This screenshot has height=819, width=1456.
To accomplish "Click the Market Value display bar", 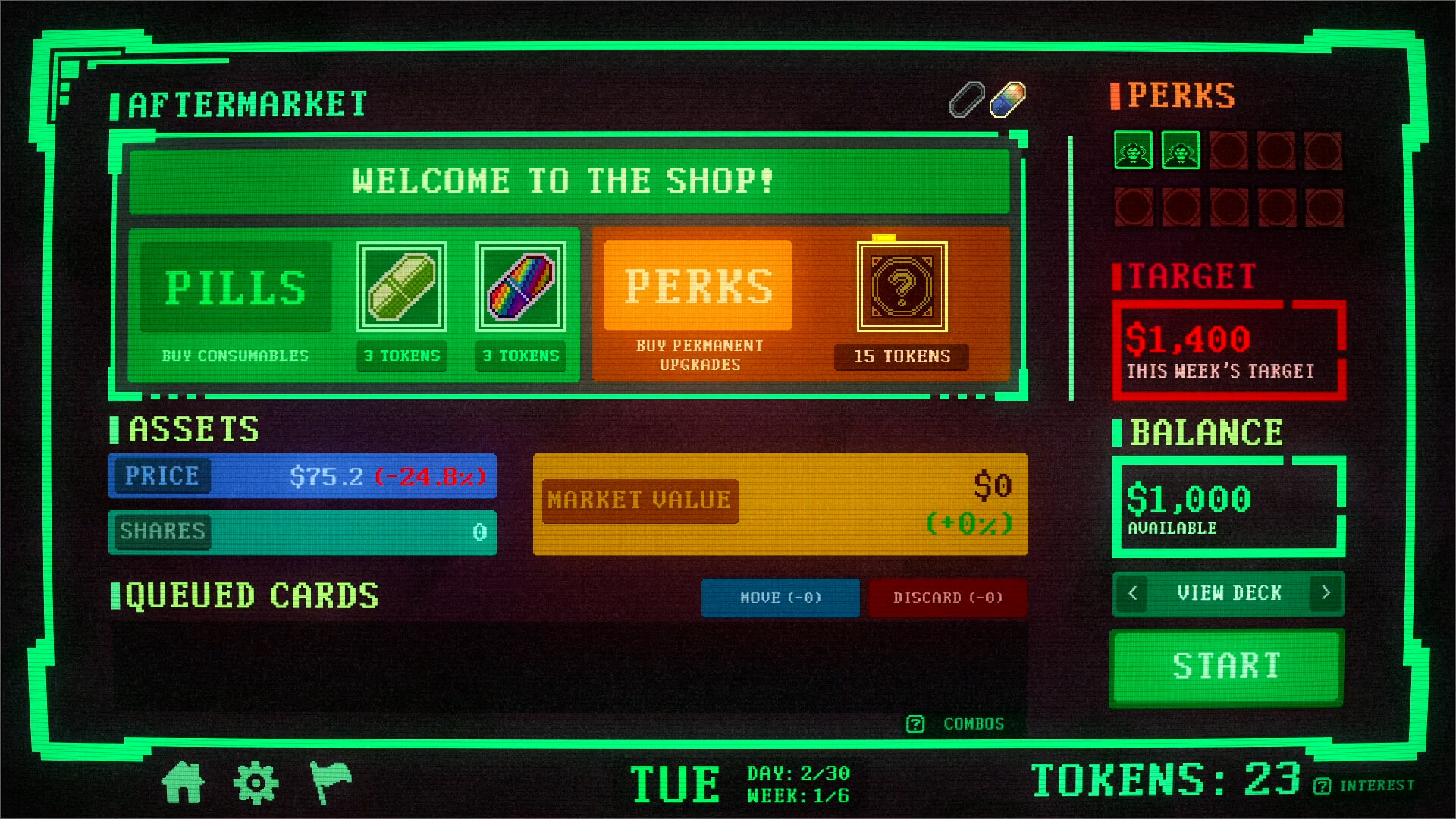I will coord(780,503).
